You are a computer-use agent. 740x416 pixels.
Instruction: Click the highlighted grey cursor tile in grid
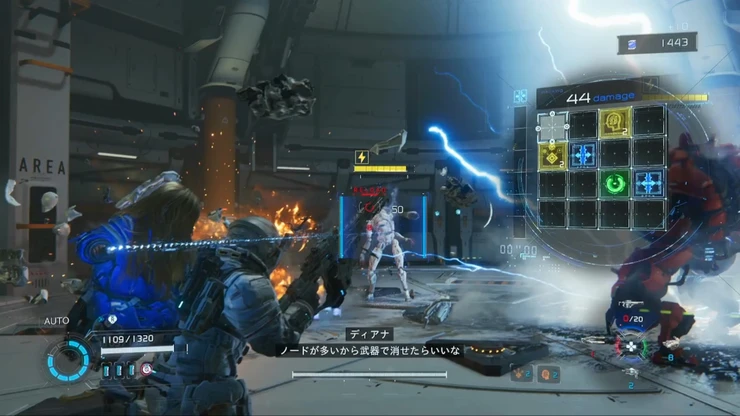pos(553,124)
